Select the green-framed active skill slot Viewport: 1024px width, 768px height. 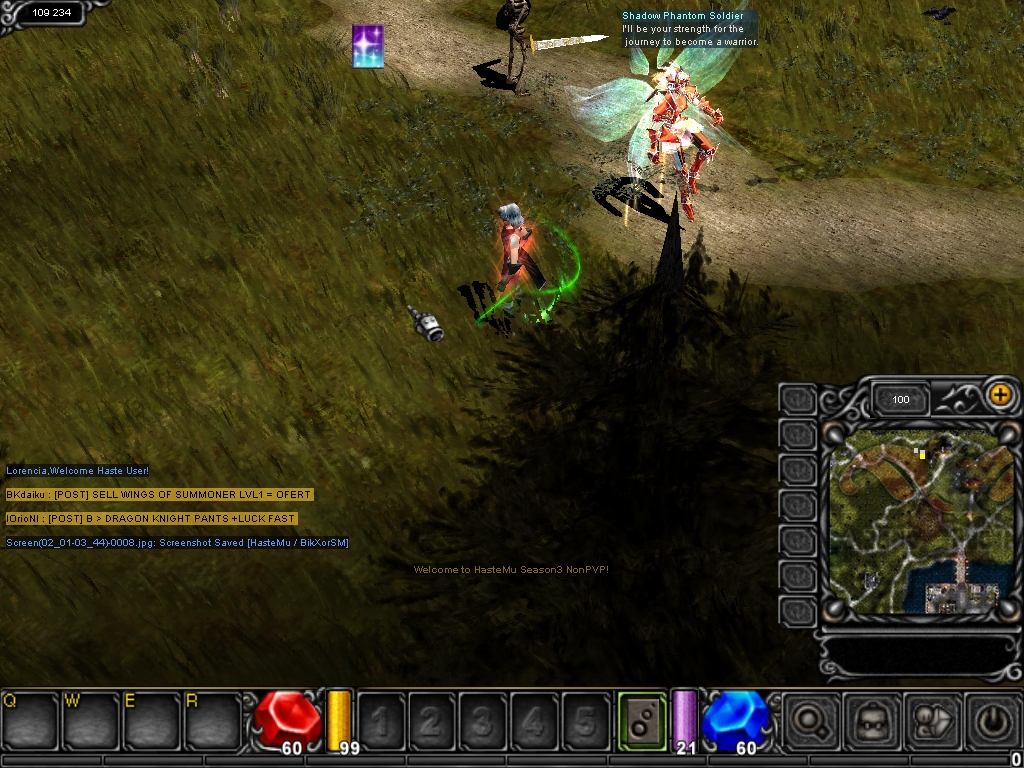(x=642, y=720)
